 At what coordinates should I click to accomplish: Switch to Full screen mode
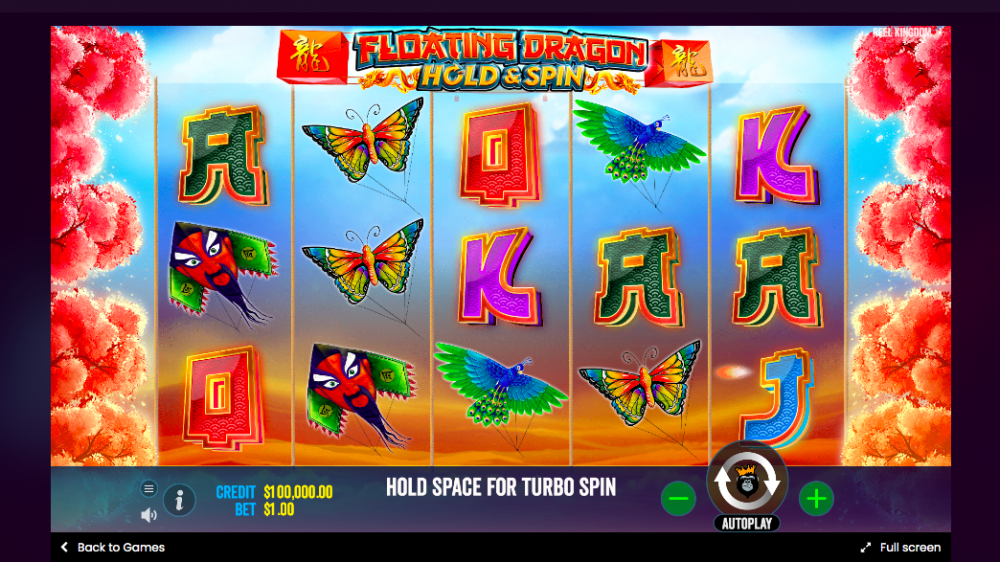coord(900,547)
